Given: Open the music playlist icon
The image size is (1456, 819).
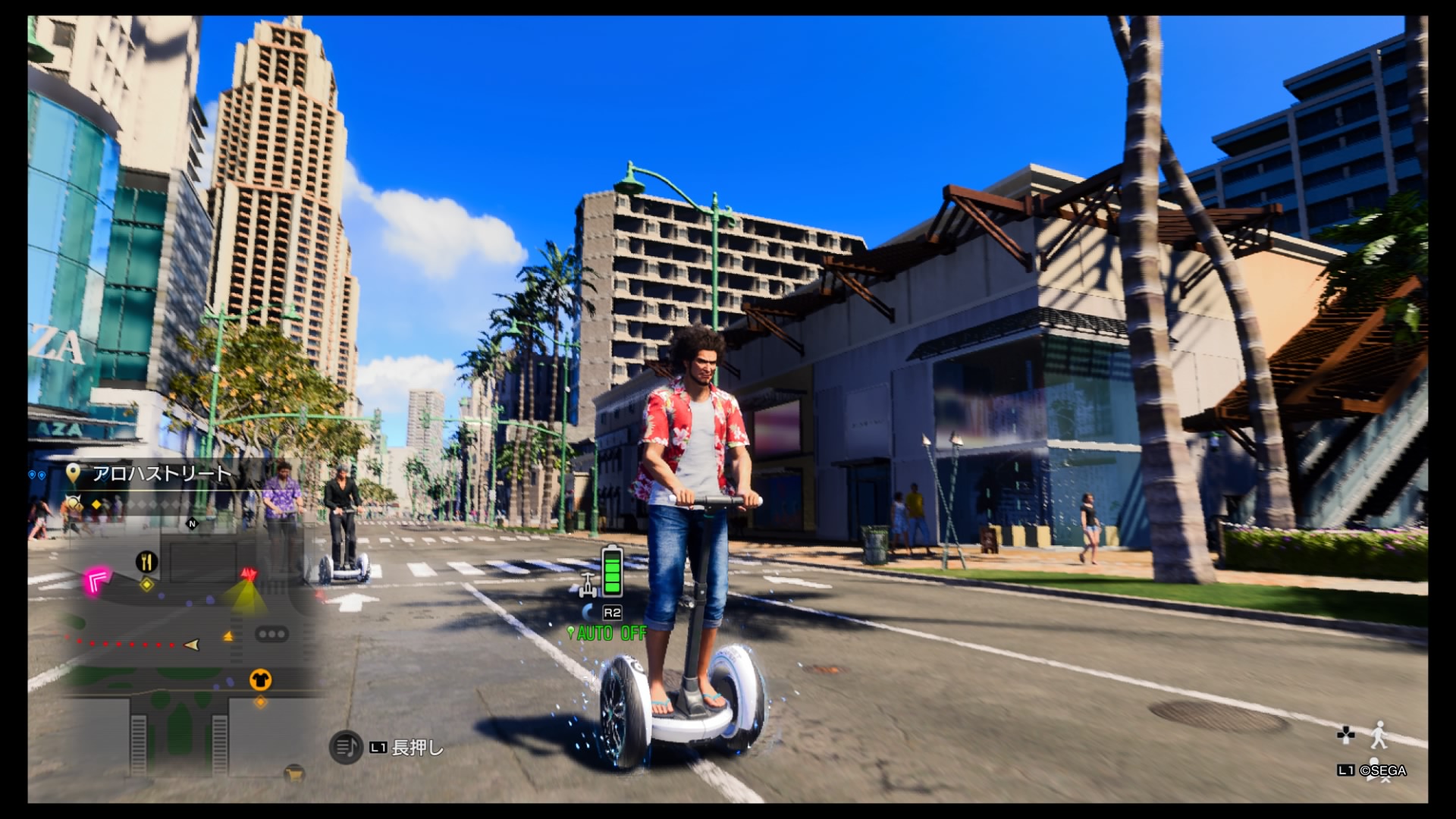Looking at the screenshot, I should [x=345, y=748].
